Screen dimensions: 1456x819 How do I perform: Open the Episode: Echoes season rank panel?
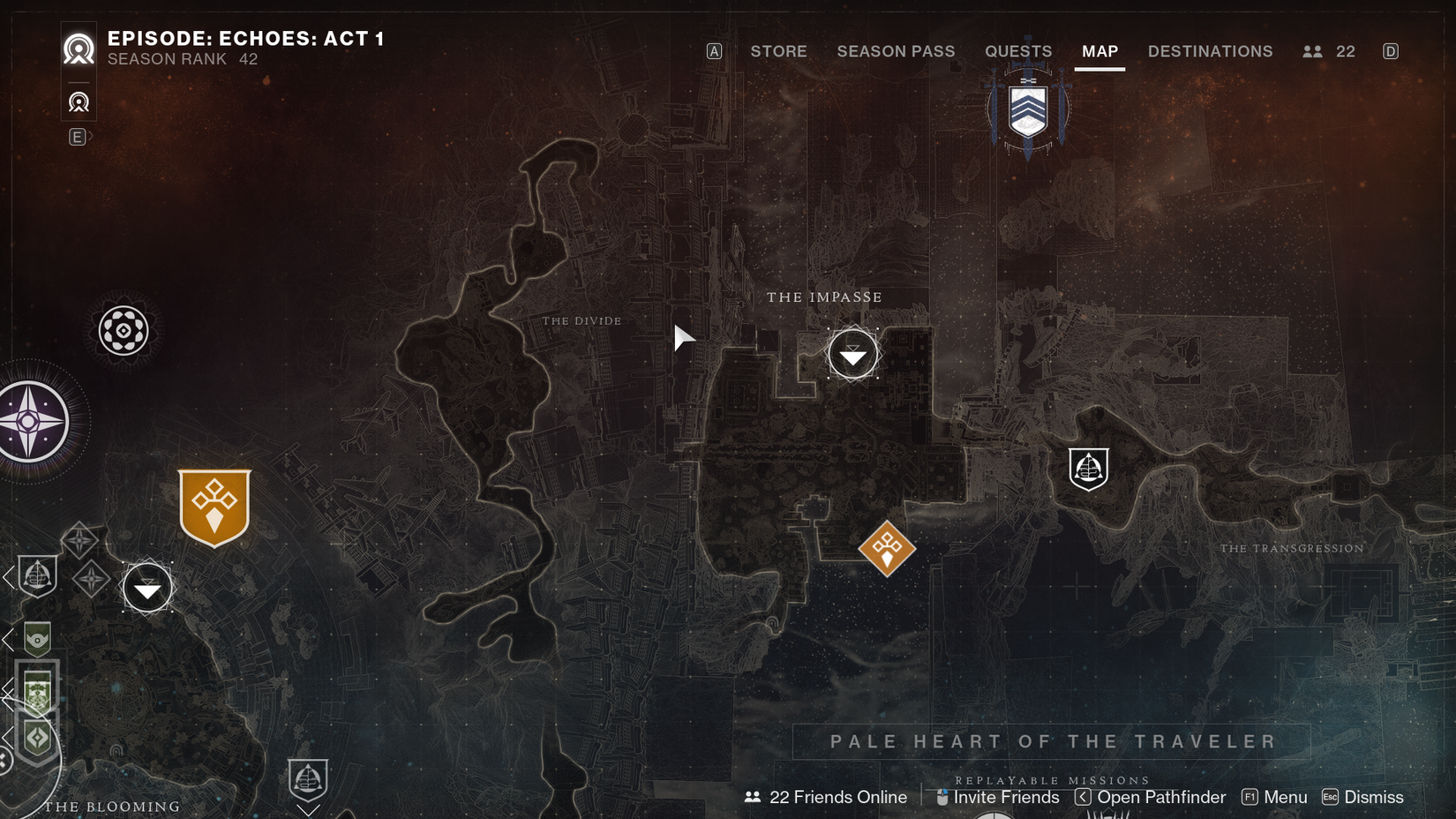(244, 48)
